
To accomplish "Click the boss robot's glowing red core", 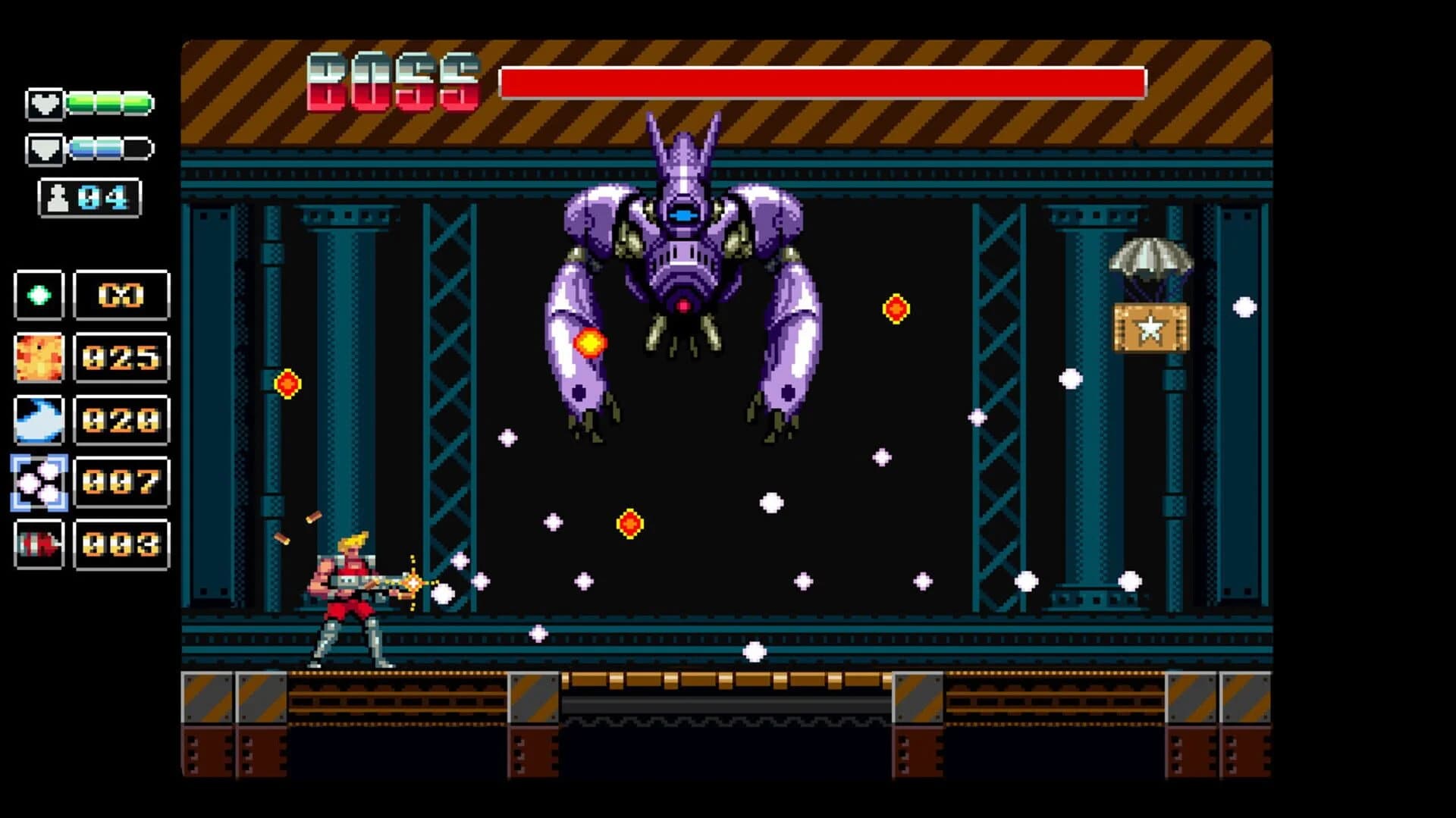I will (x=683, y=303).
